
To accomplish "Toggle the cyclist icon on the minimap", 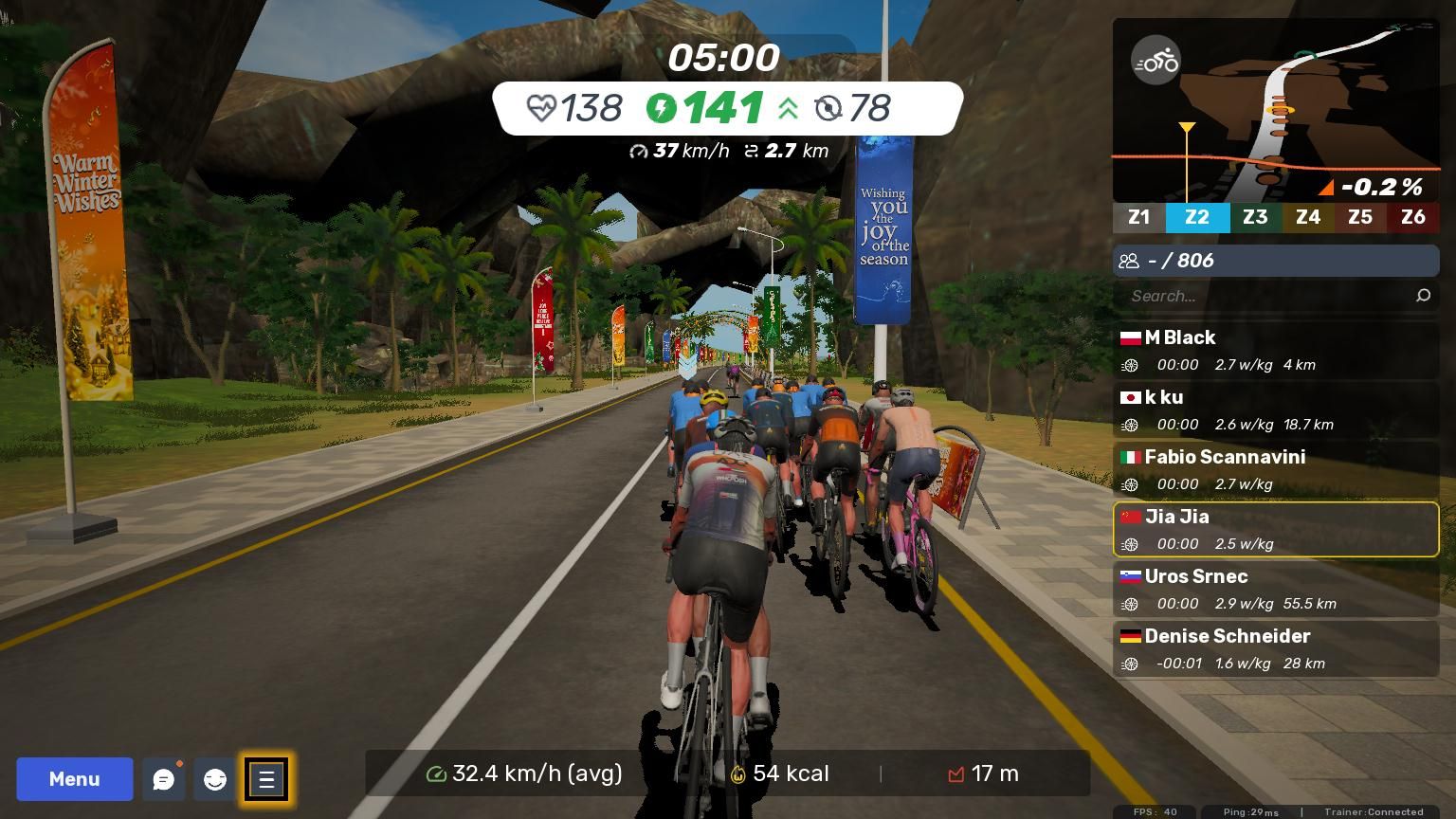I will [1156, 61].
